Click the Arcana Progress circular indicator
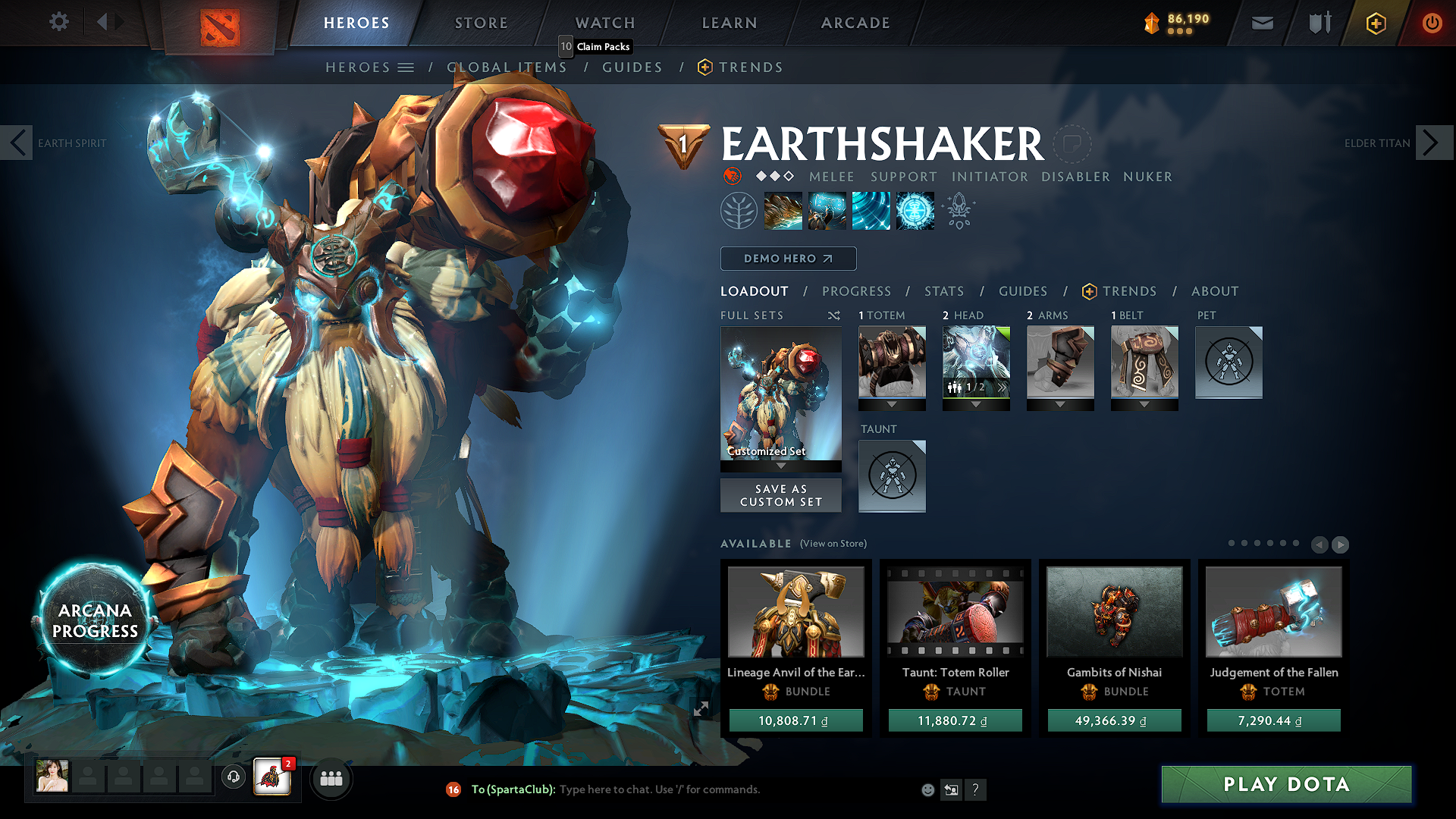 coord(93,619)
